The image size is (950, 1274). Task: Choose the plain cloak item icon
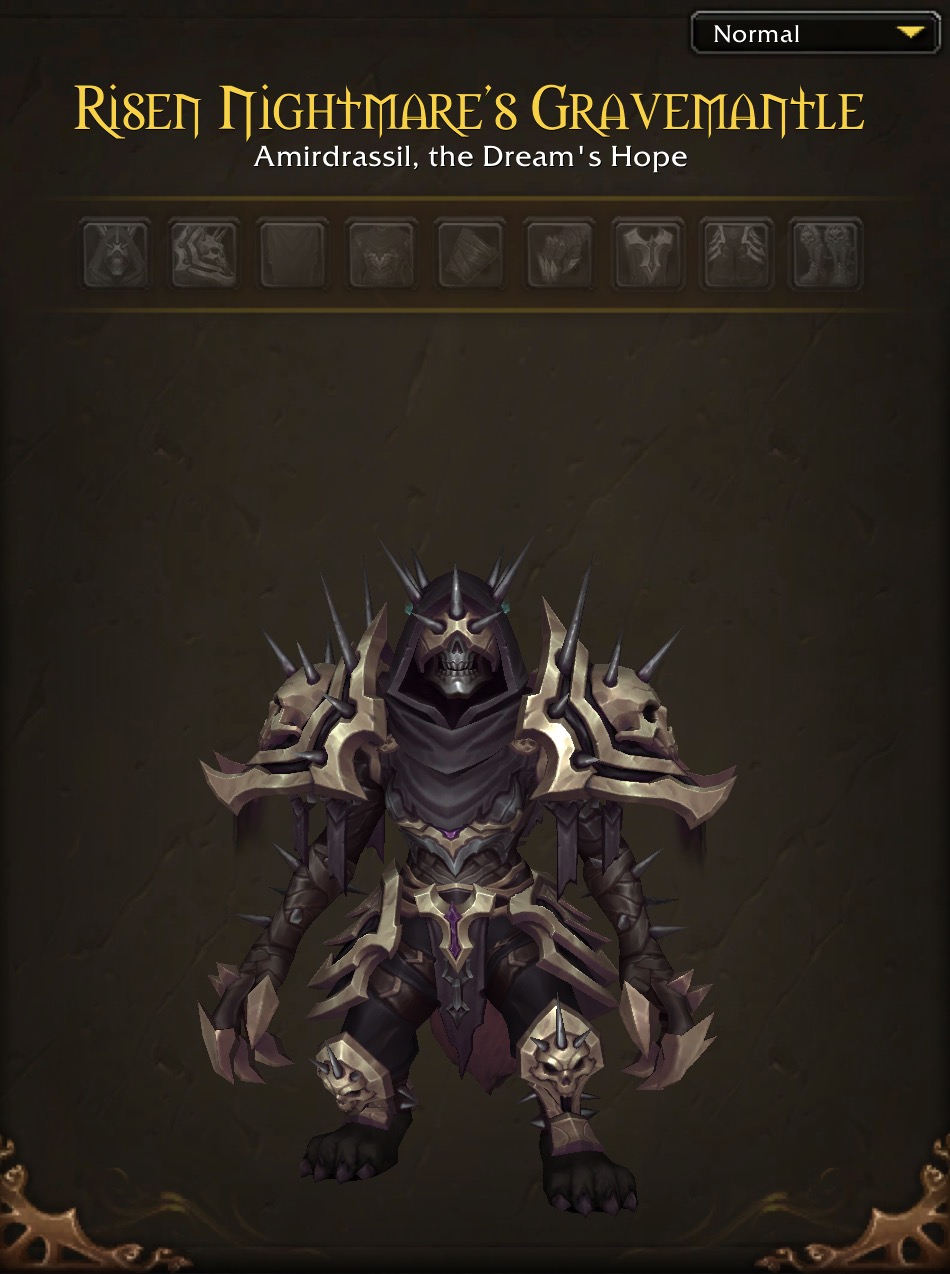(292, 255)
